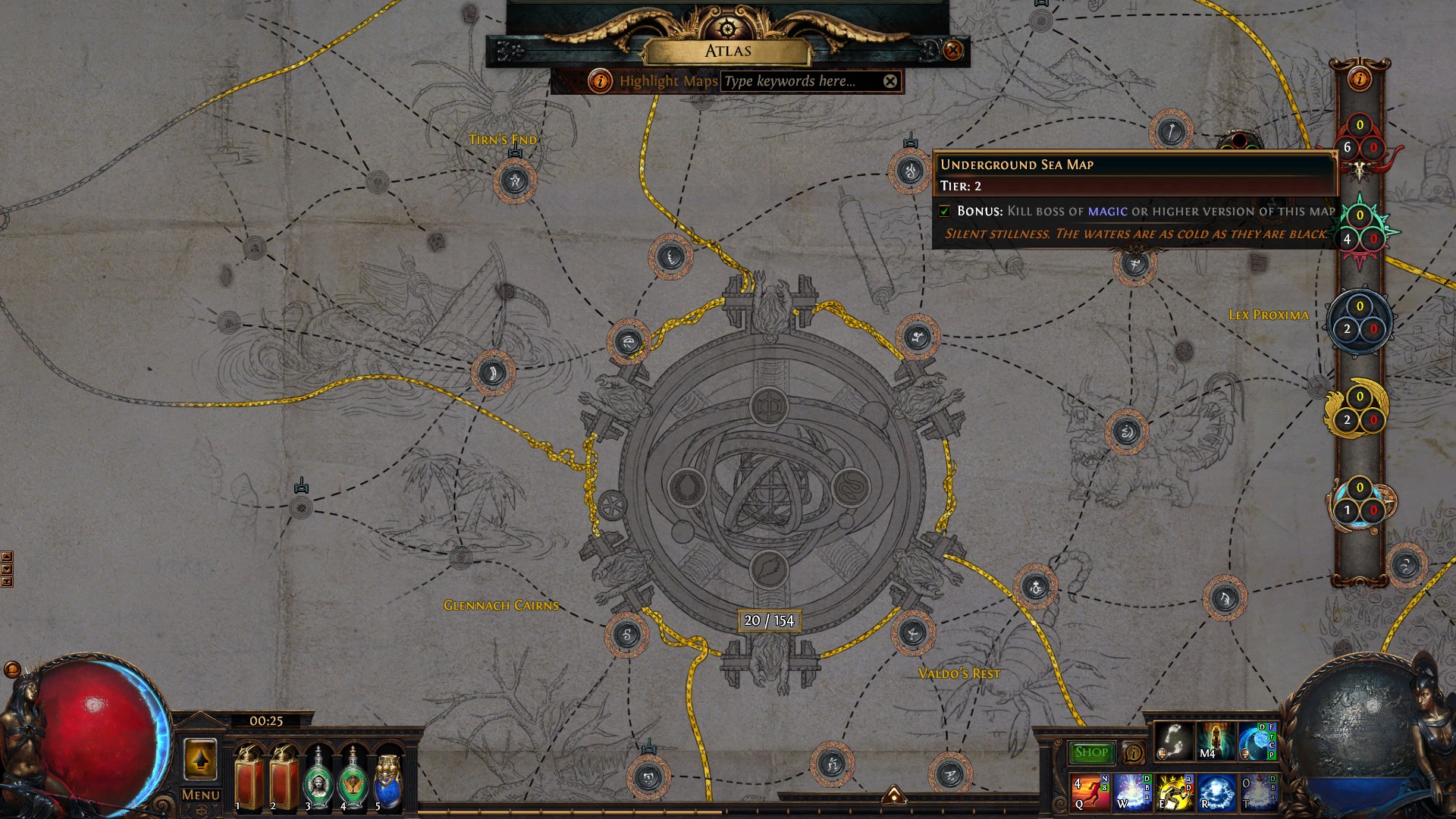
Task: Open the info icon atop the watchstone panel
Action: point(1360,78)
